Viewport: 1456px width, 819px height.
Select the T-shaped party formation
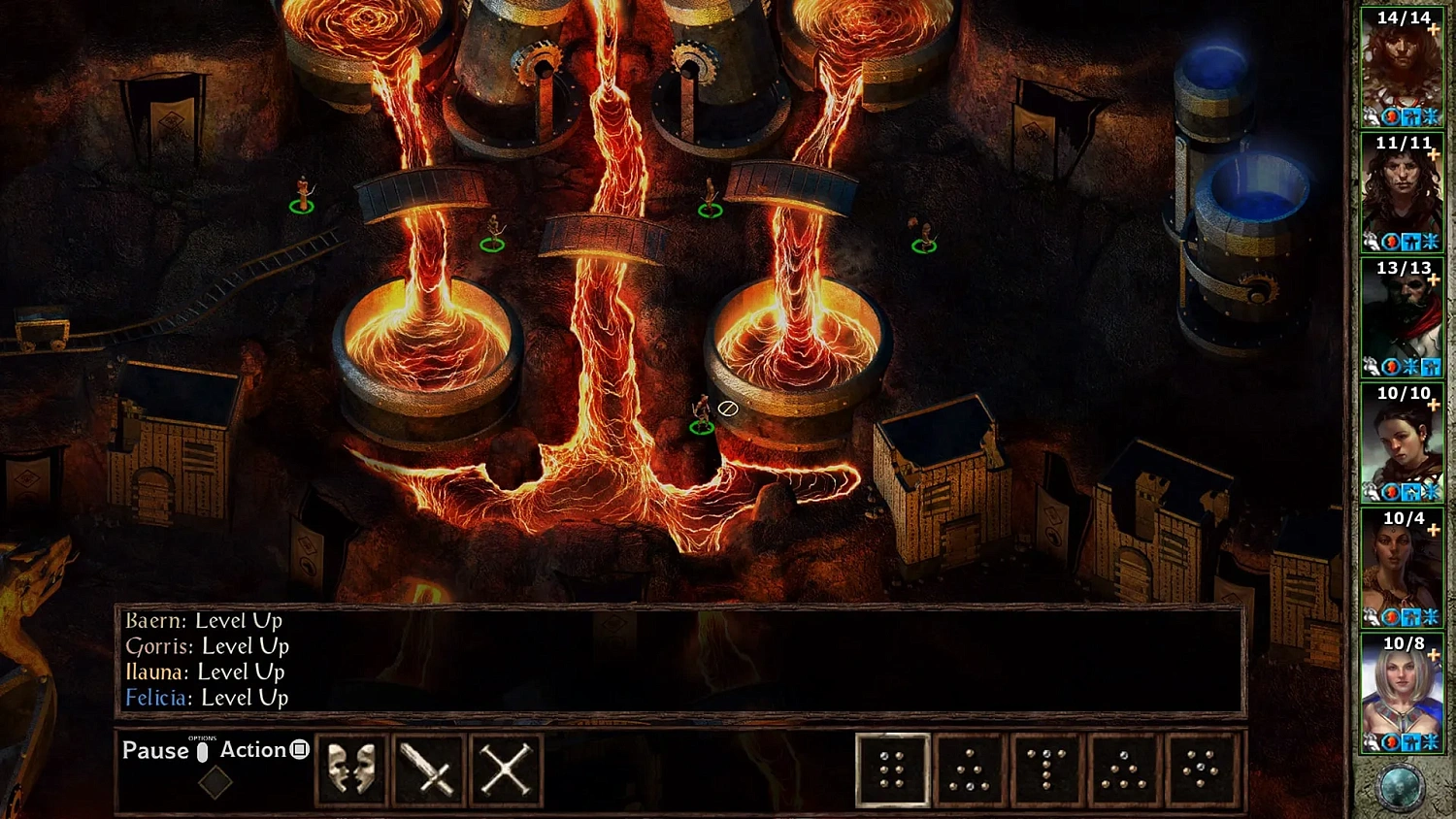point(1046,770)
